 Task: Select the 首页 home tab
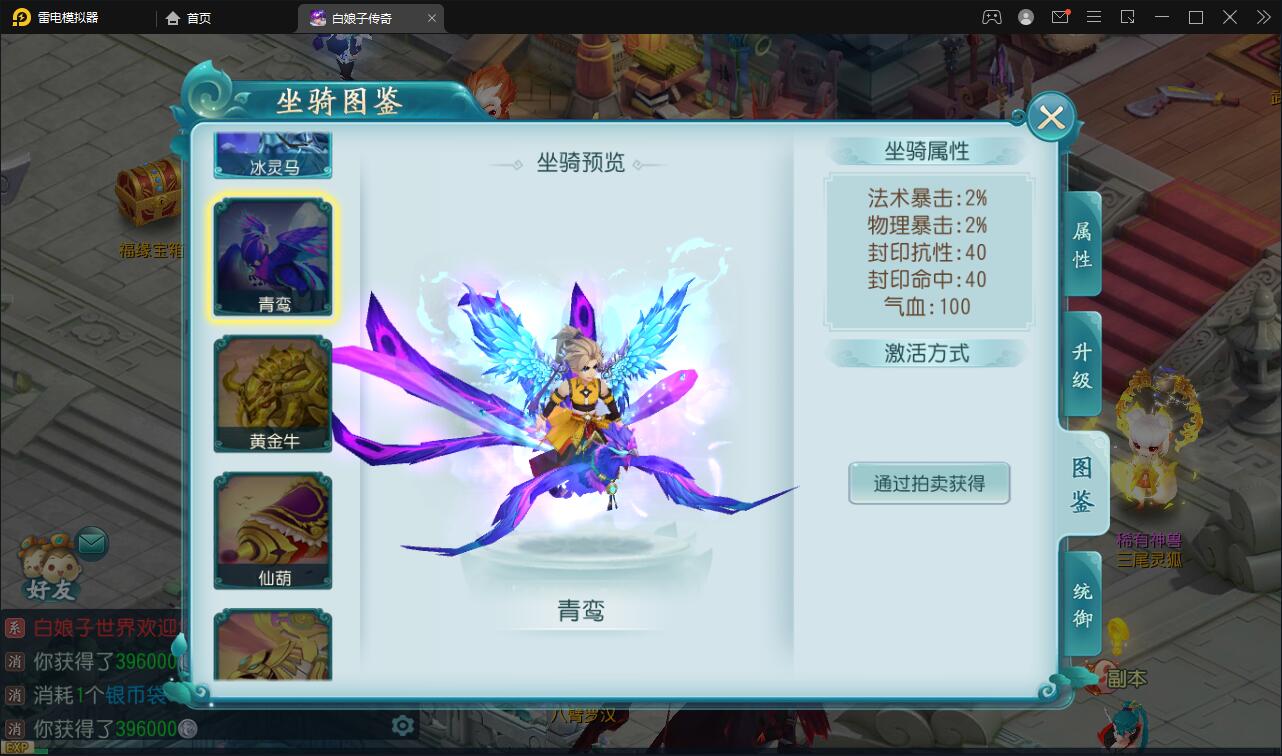186,17
